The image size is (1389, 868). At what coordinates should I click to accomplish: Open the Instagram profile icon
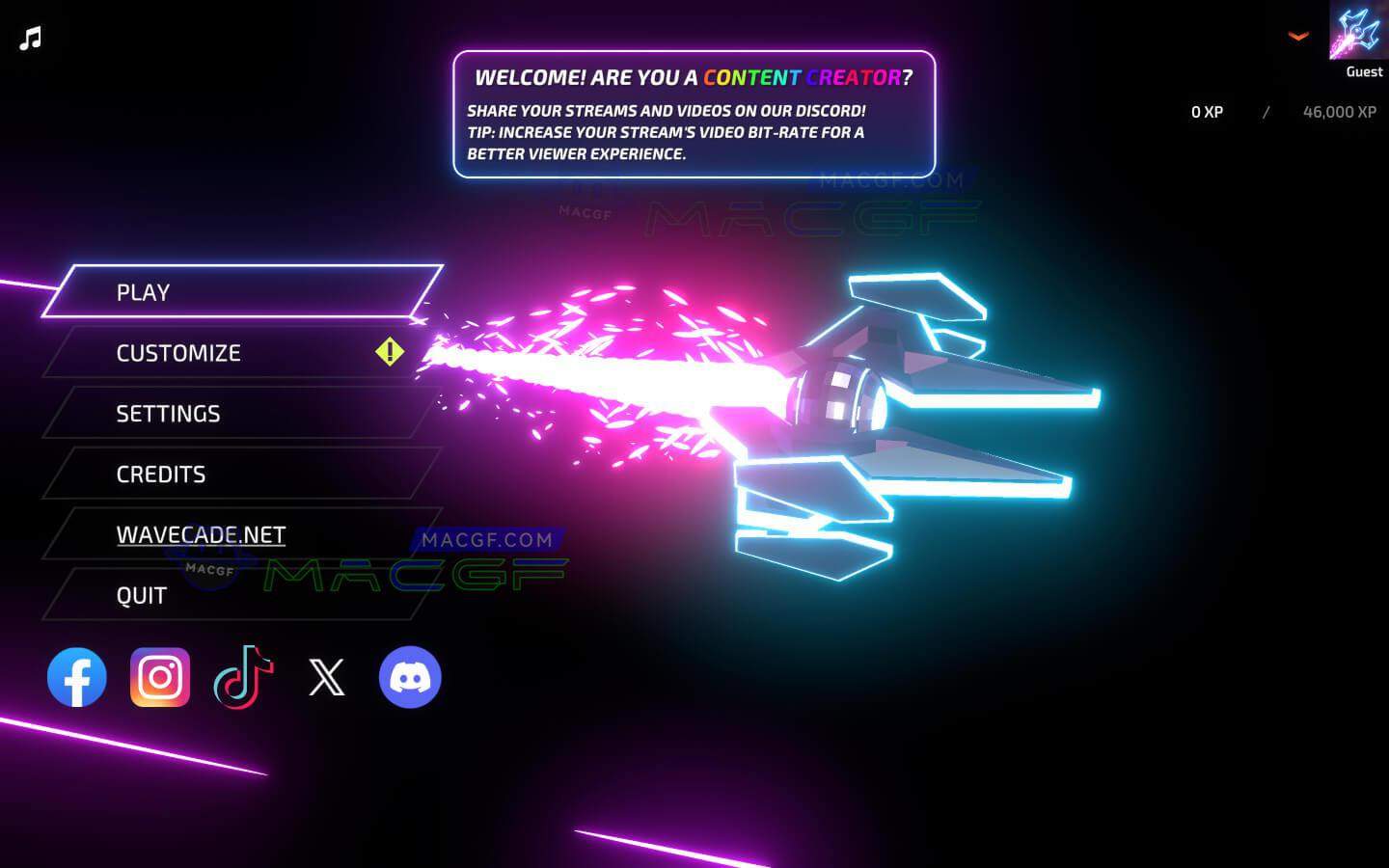160,677
